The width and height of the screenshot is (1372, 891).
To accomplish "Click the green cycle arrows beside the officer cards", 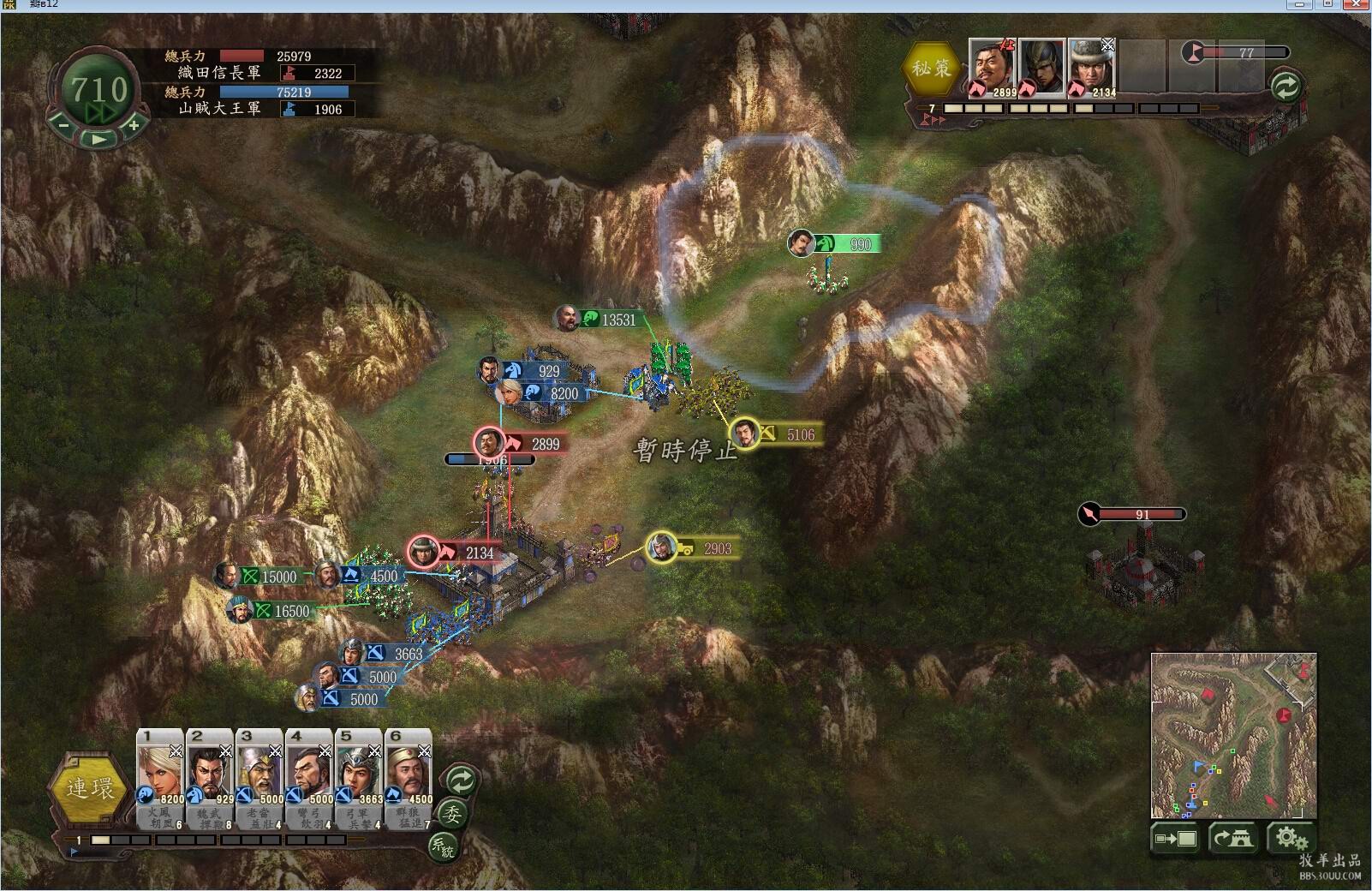I will click(461, 780).
